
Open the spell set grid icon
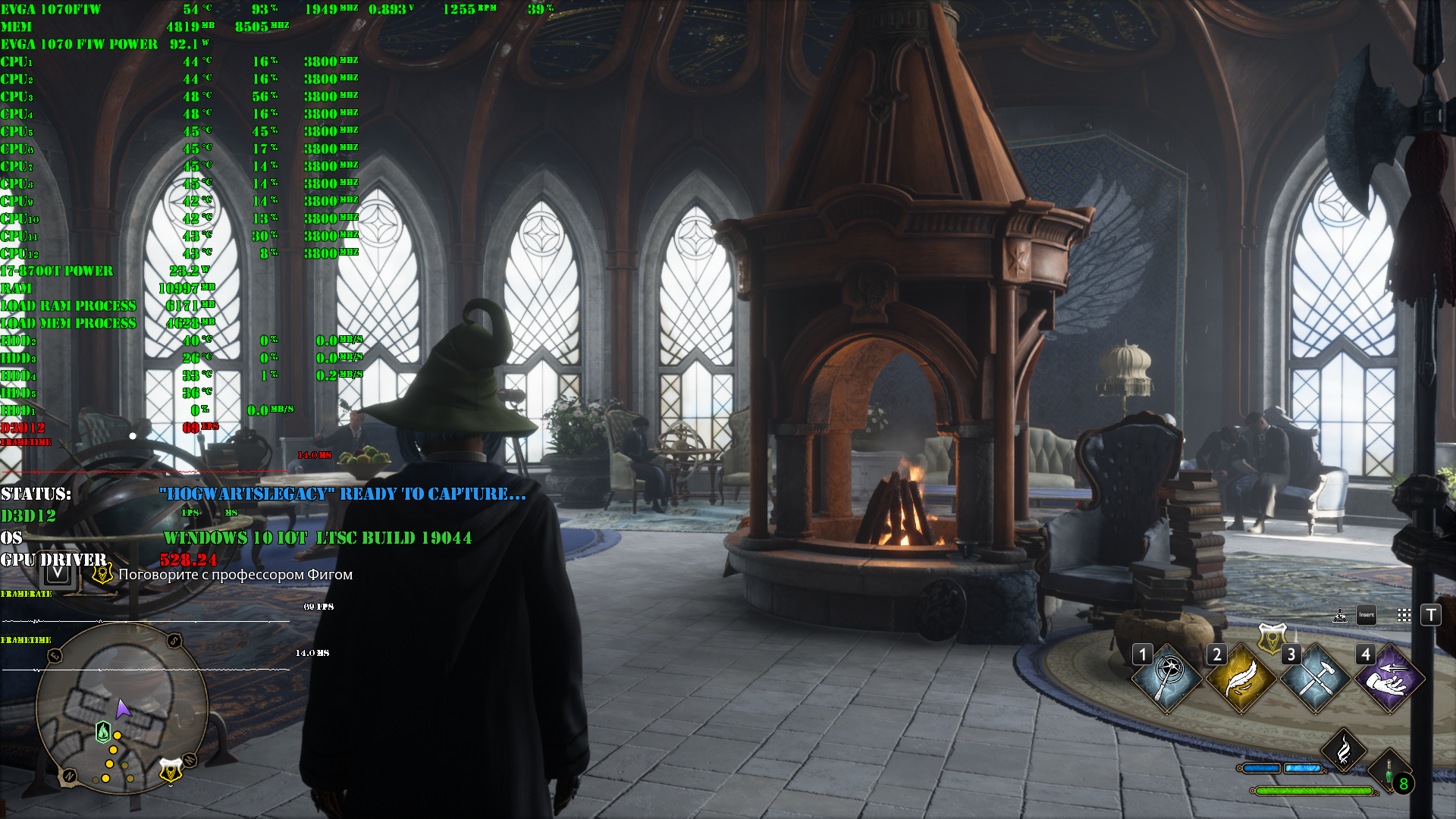[1404, 615]
